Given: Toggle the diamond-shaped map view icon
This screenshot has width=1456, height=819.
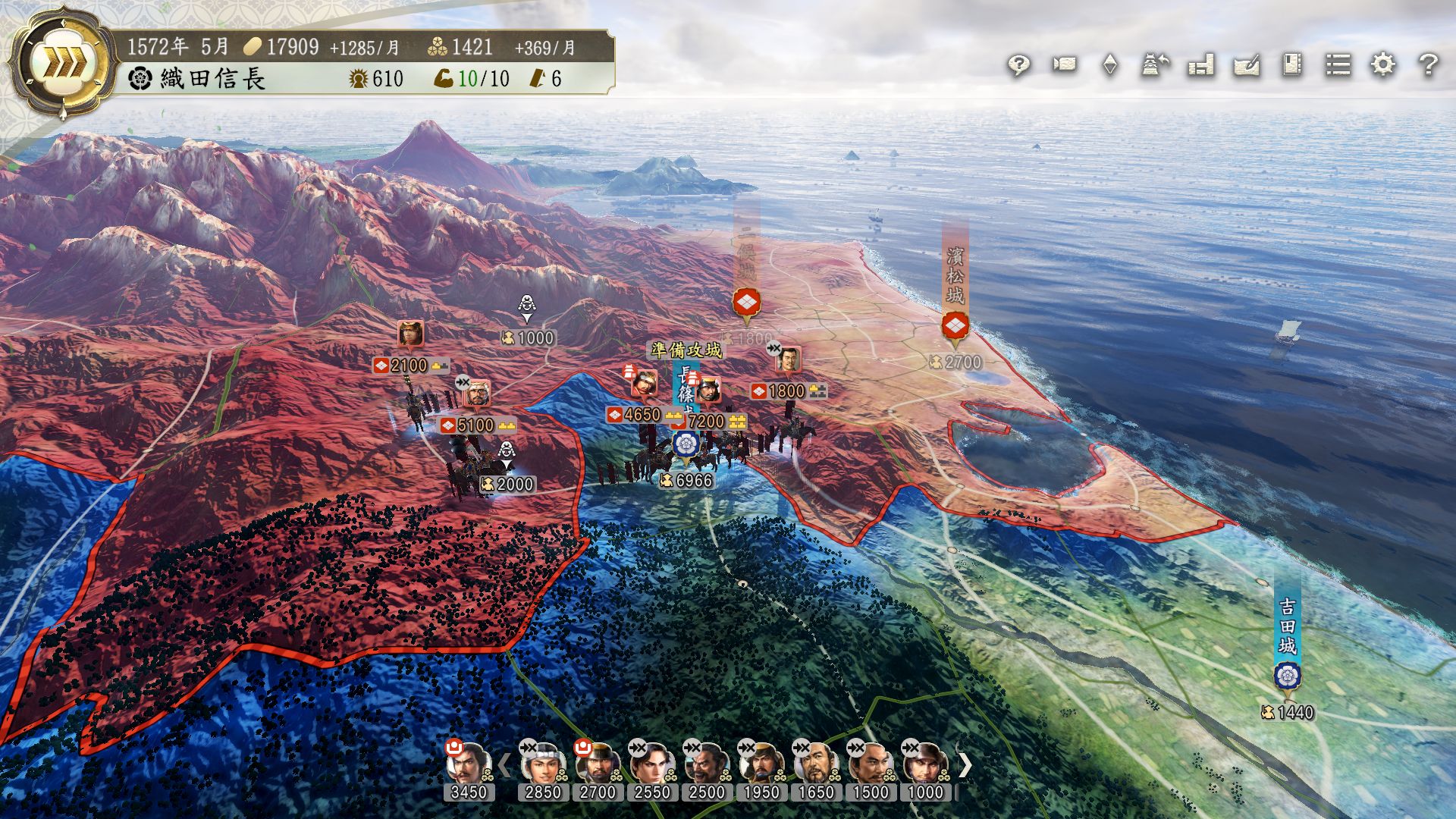Looking at the screenshot, I should pyautogui.click(x=1109, y=65).
